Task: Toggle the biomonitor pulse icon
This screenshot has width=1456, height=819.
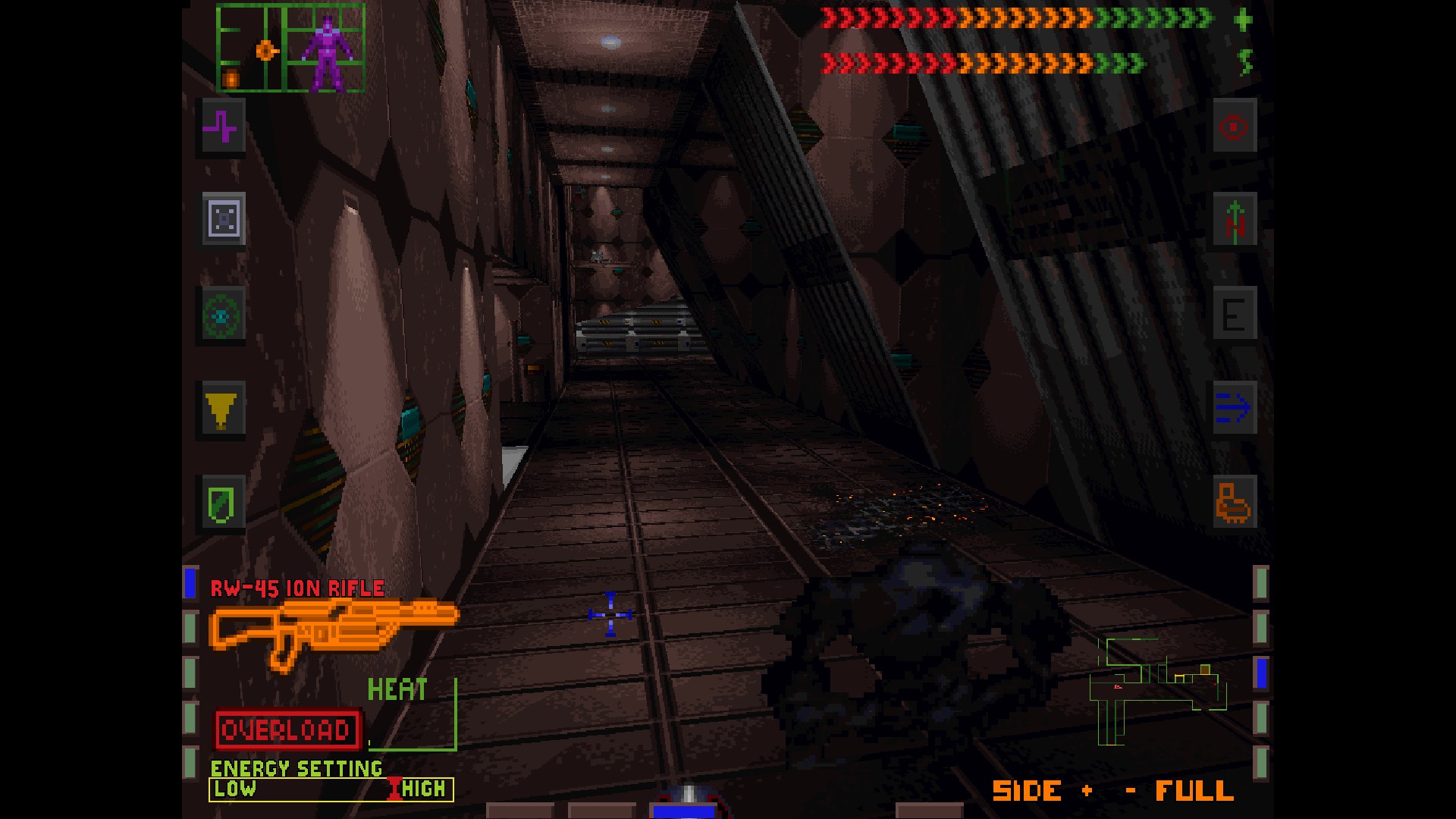Action: tap(221, 127)
